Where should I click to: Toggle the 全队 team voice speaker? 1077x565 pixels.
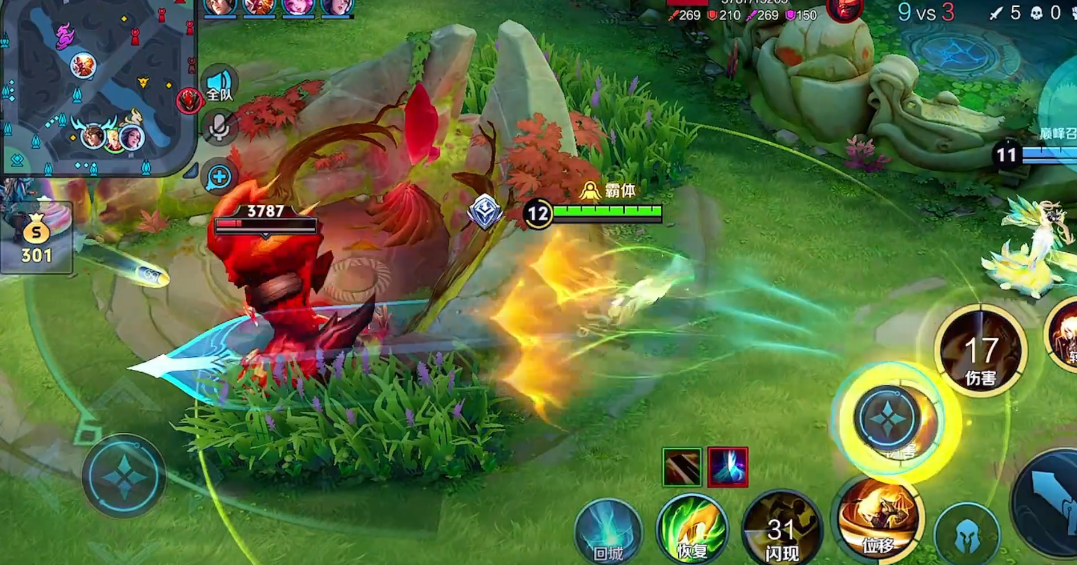coord(219,85)
